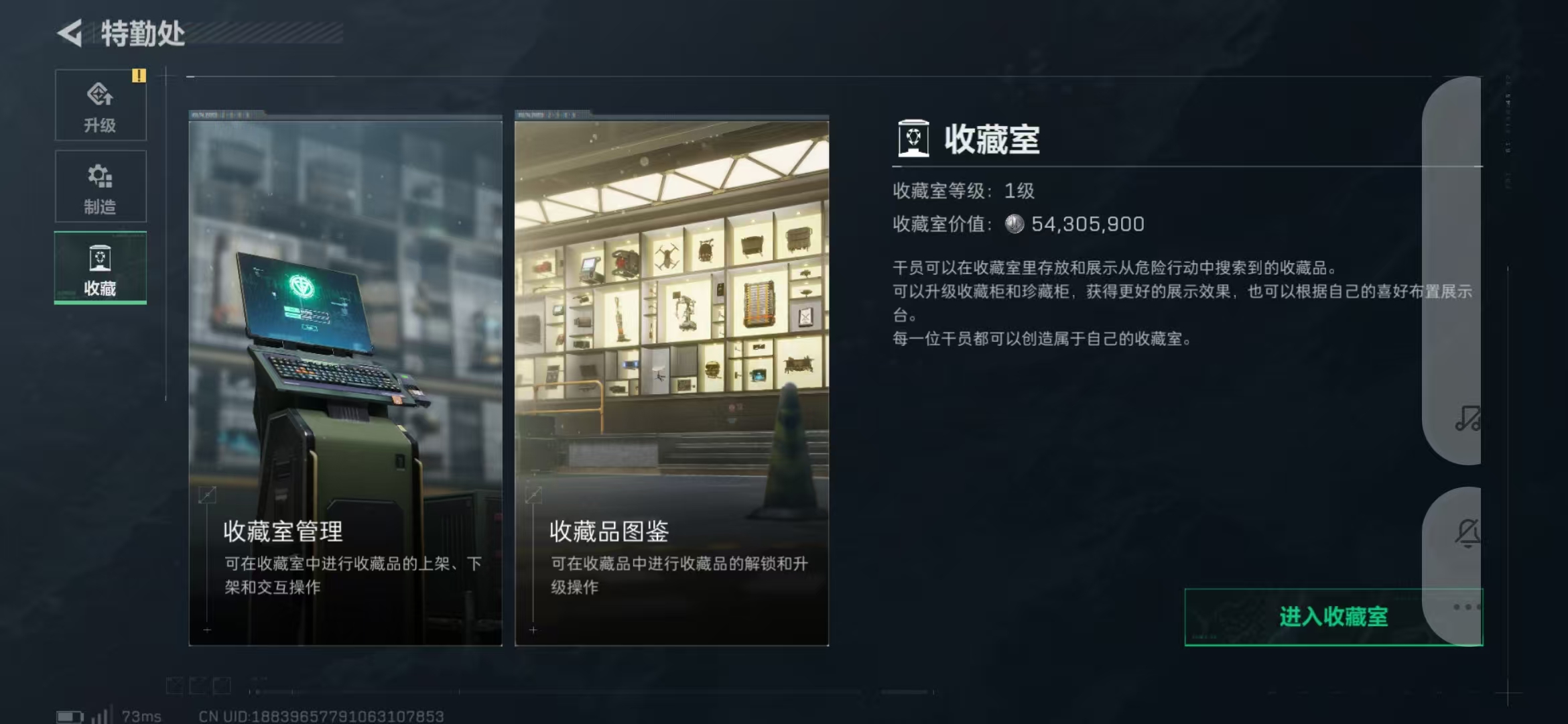
Task: Switch to the 升级 tab
Action: (x=101, y=105)
